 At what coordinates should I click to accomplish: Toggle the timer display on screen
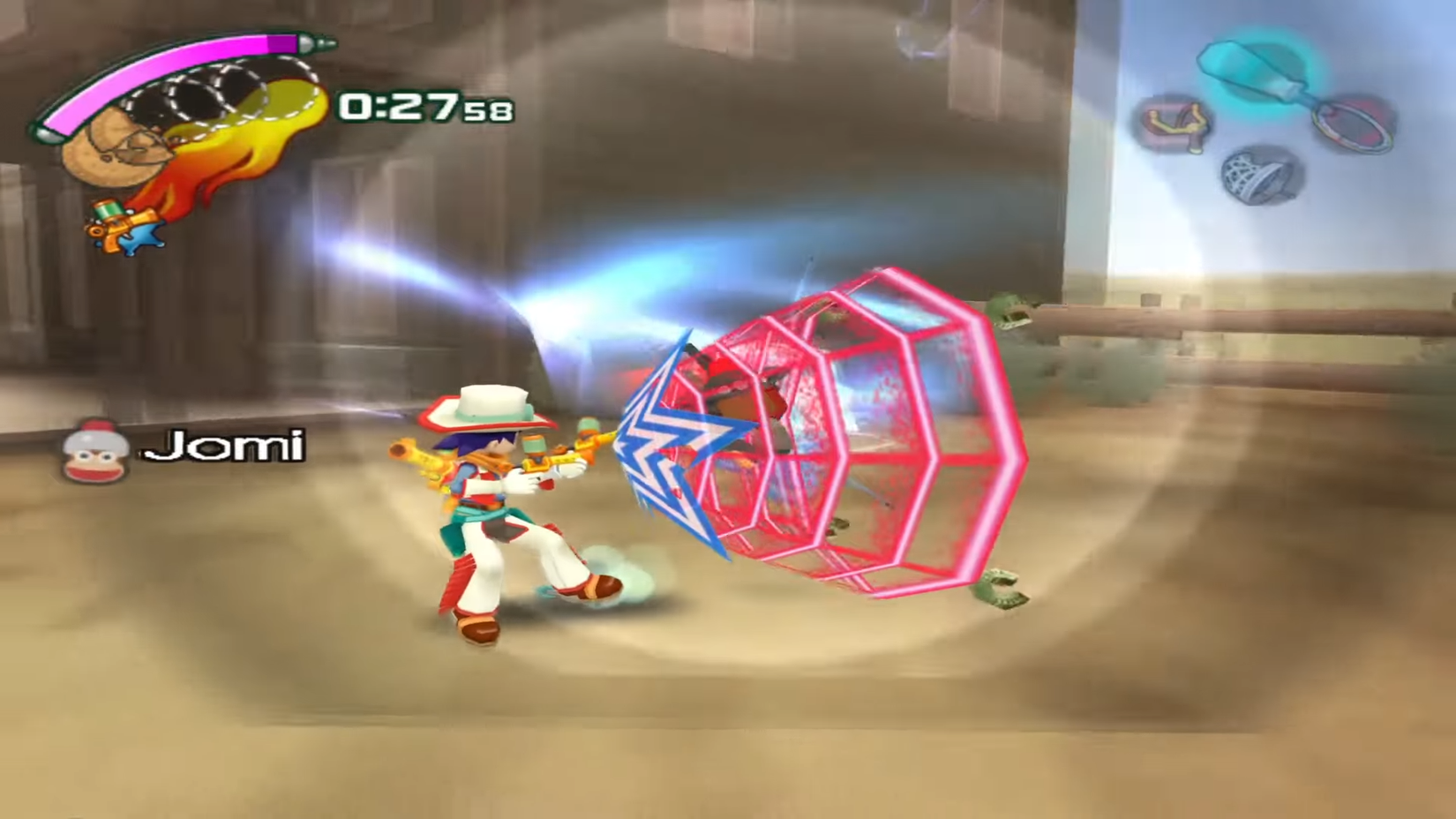pyautogui.click(x=424, y=106)
